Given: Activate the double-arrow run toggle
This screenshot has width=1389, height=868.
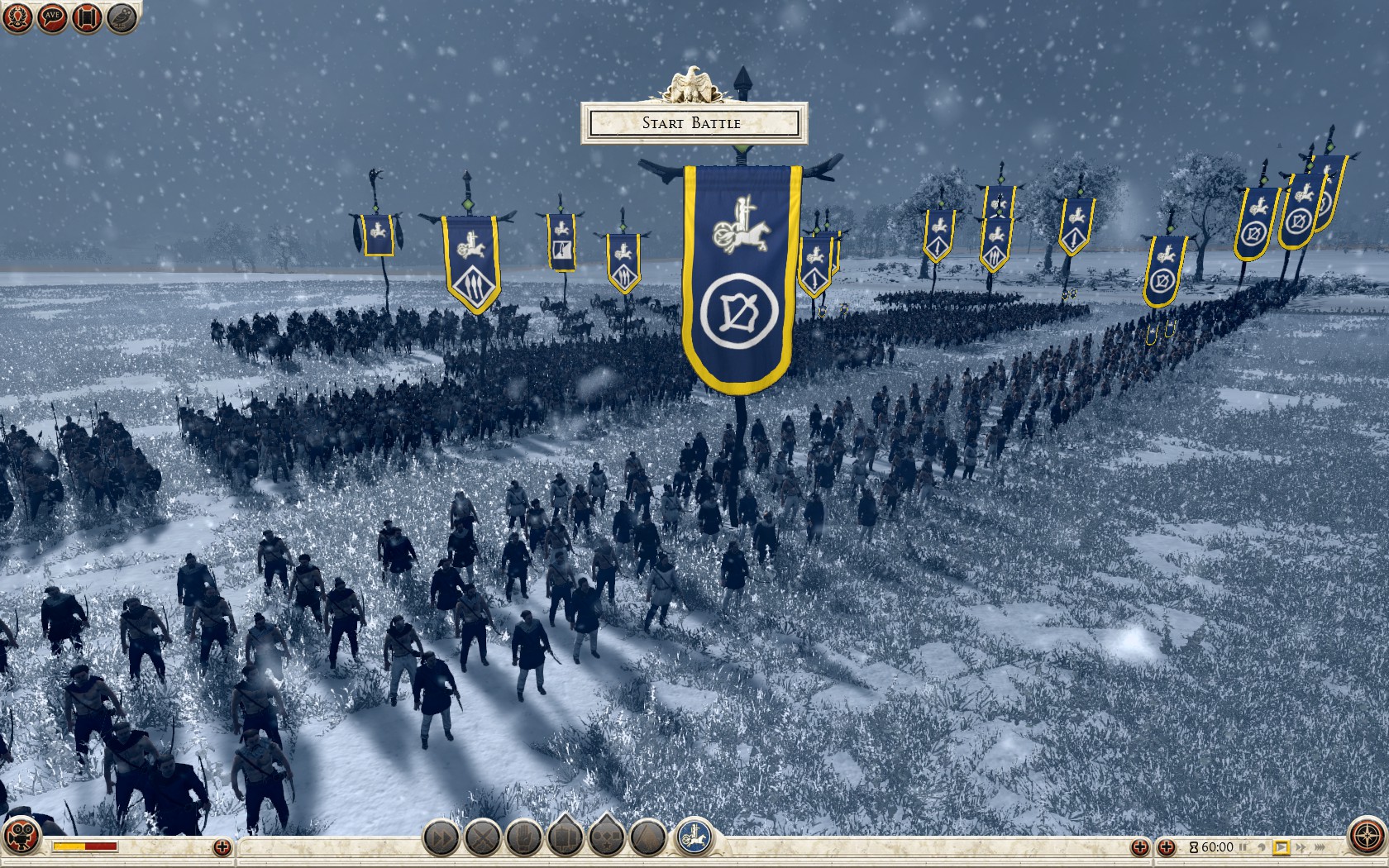Looking at the screenshot, I should click(442, 838).
